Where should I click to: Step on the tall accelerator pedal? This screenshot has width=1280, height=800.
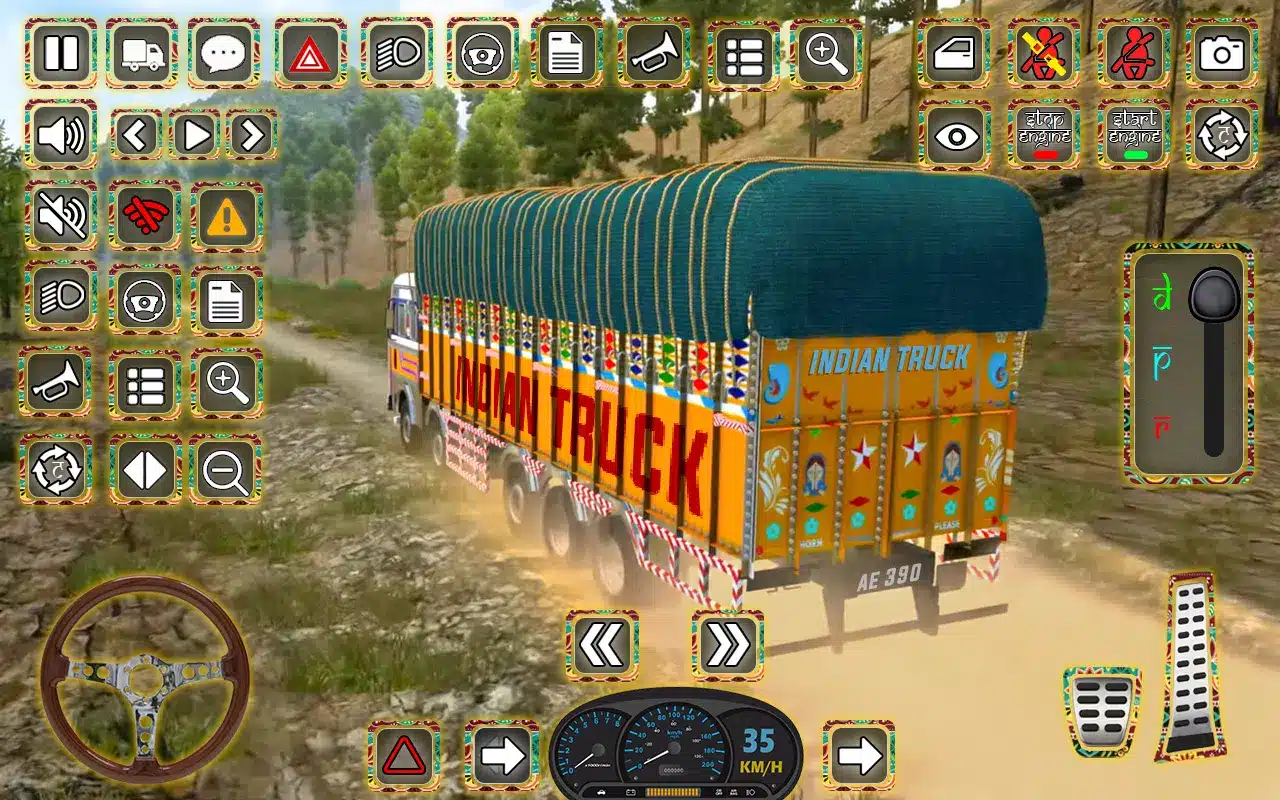1191,666
